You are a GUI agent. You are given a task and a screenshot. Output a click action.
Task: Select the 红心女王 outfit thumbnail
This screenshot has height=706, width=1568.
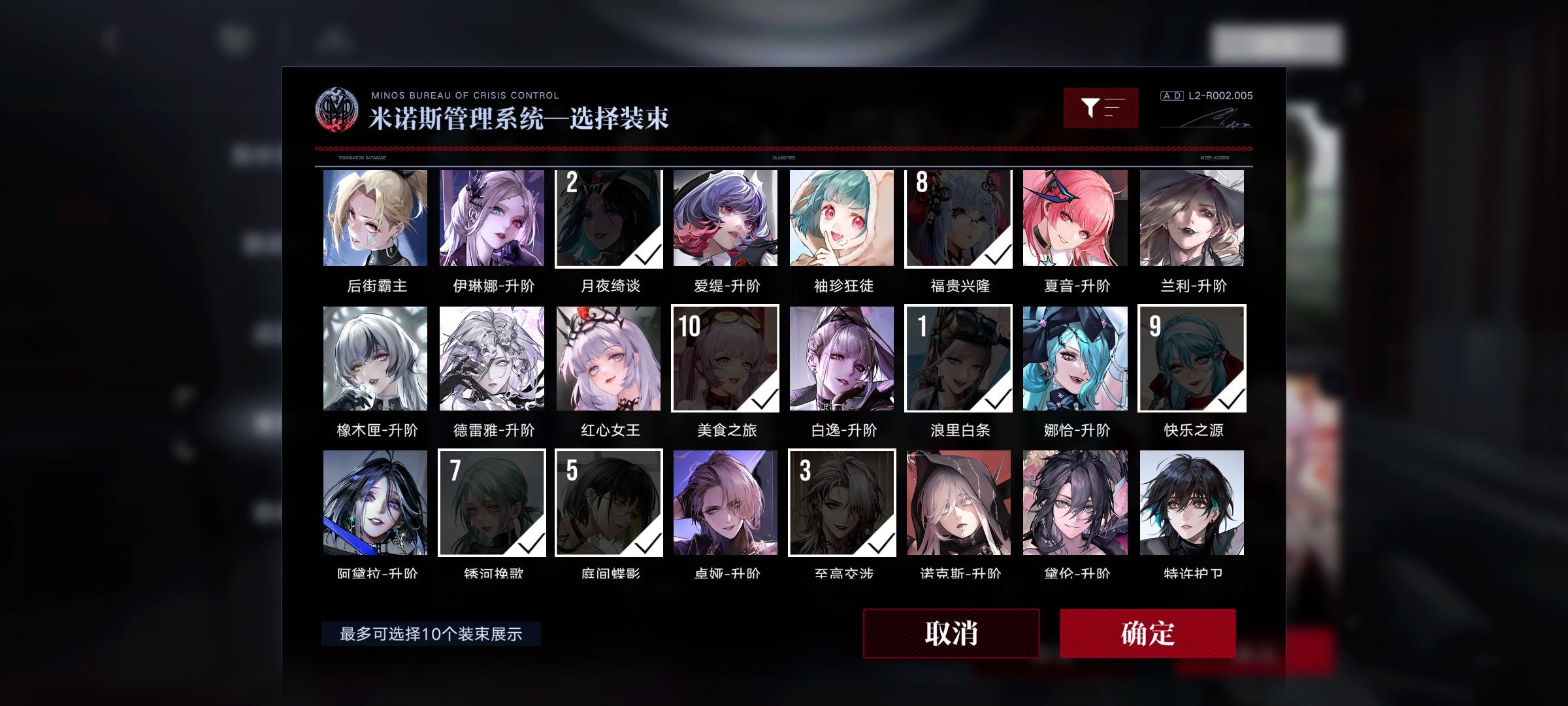(x=609, y=358)
